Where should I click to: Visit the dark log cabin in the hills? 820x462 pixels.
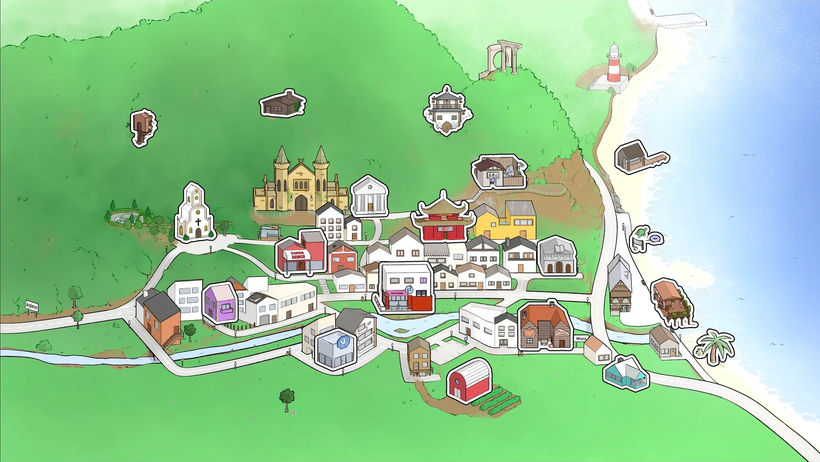pyautogui.click(x=281, y=103)
